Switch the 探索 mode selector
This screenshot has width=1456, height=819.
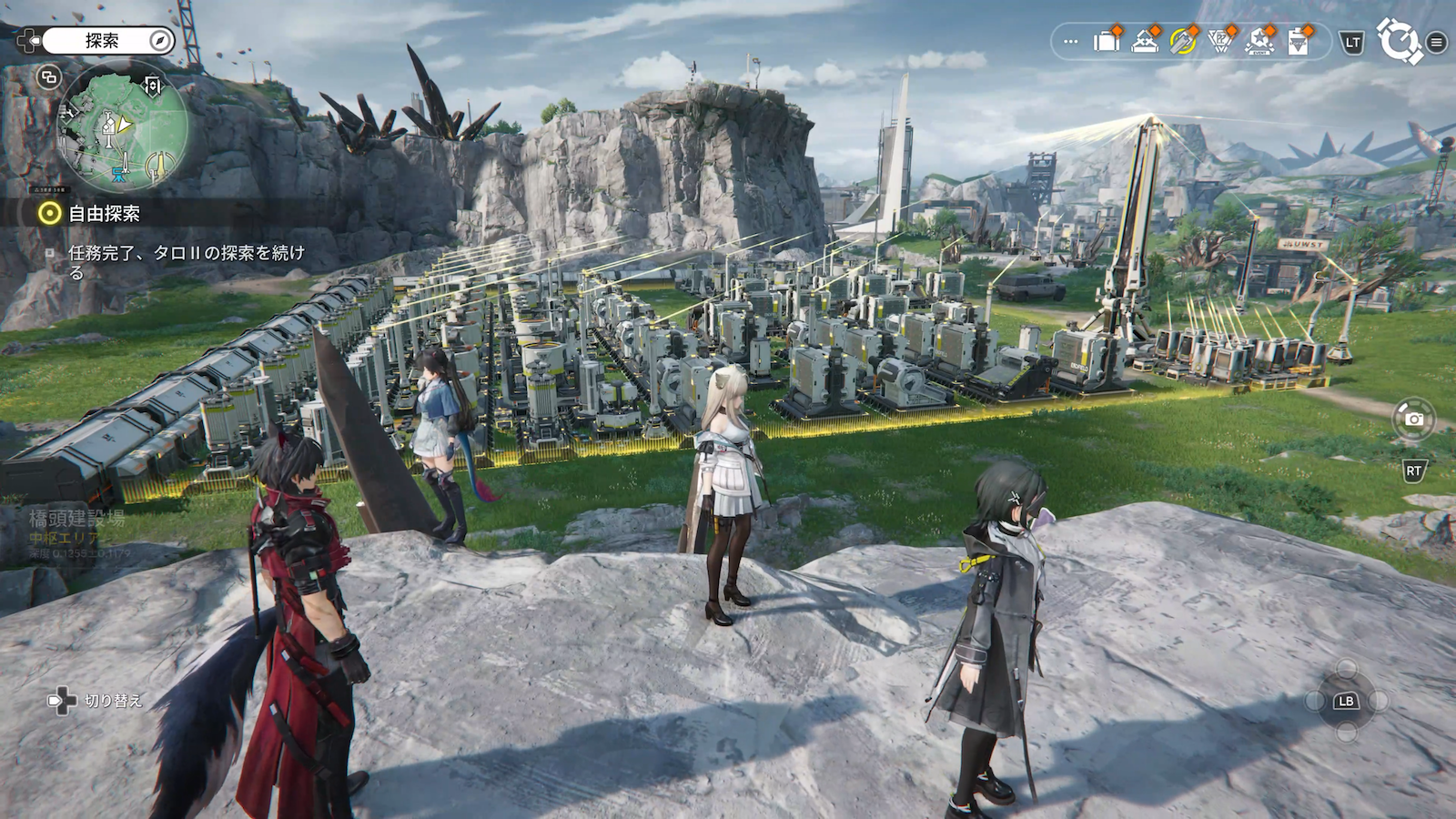click(106, 41)
